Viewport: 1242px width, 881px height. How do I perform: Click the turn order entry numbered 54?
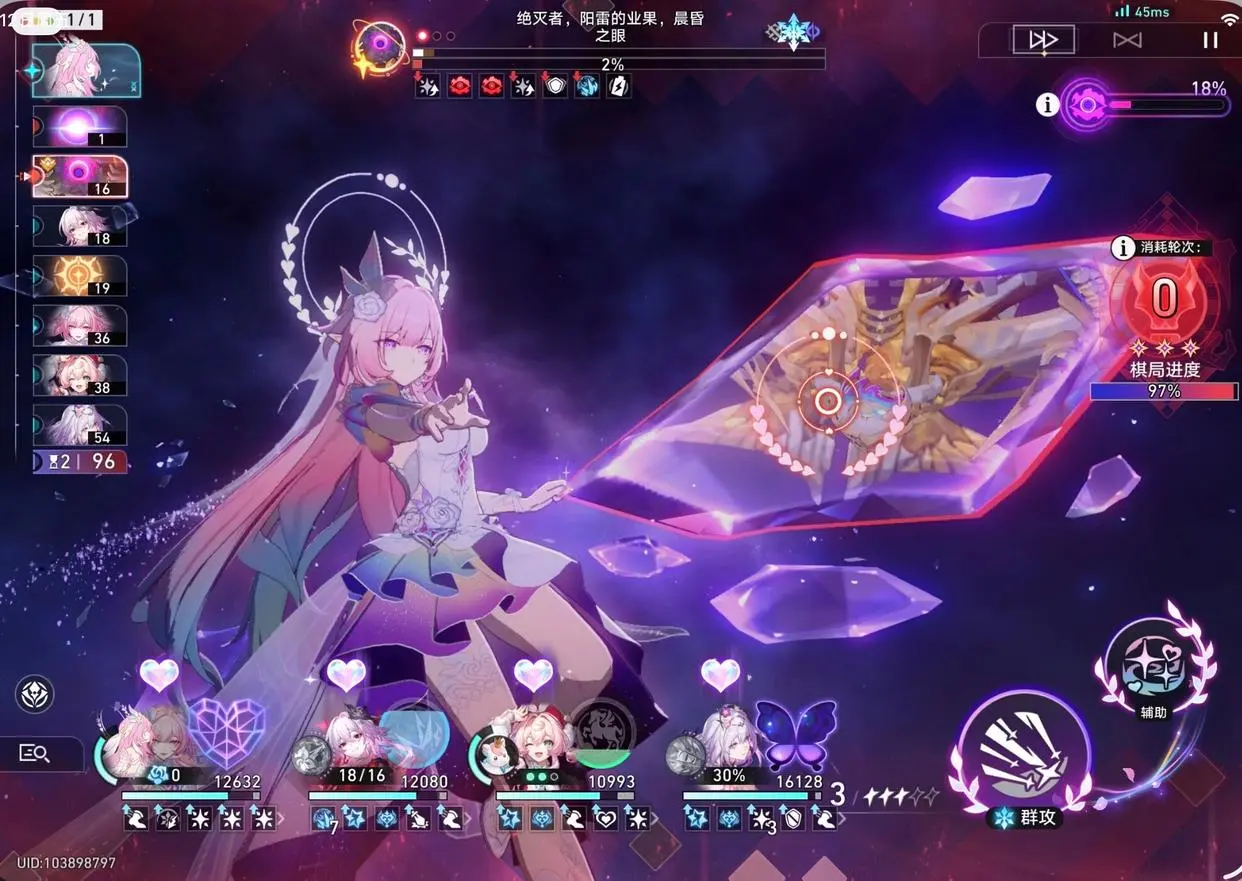coord(80,424)
